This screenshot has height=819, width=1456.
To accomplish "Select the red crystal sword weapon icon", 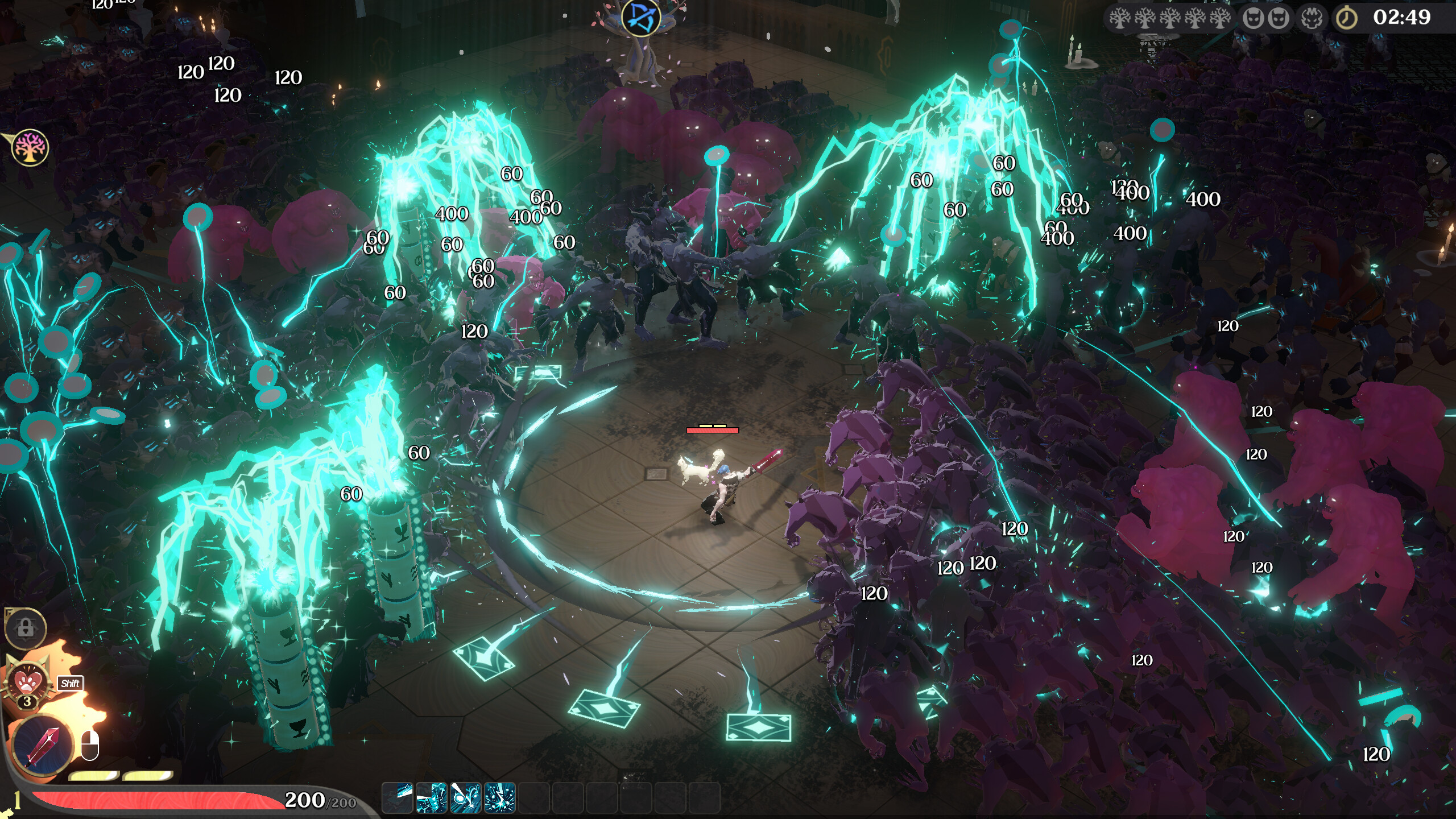I will [x=43, y=744].
